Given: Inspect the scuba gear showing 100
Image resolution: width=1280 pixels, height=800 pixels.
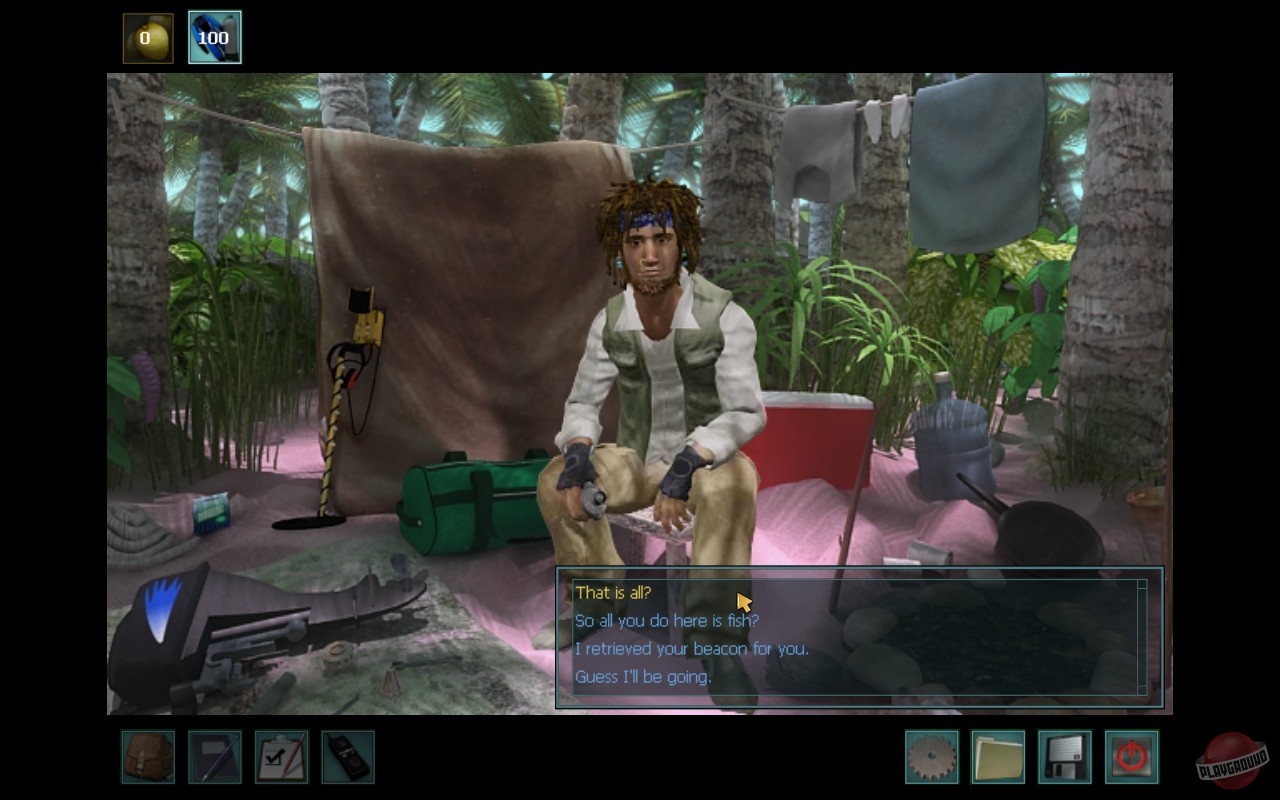Looking at the screenshot, I should point(215,37).
